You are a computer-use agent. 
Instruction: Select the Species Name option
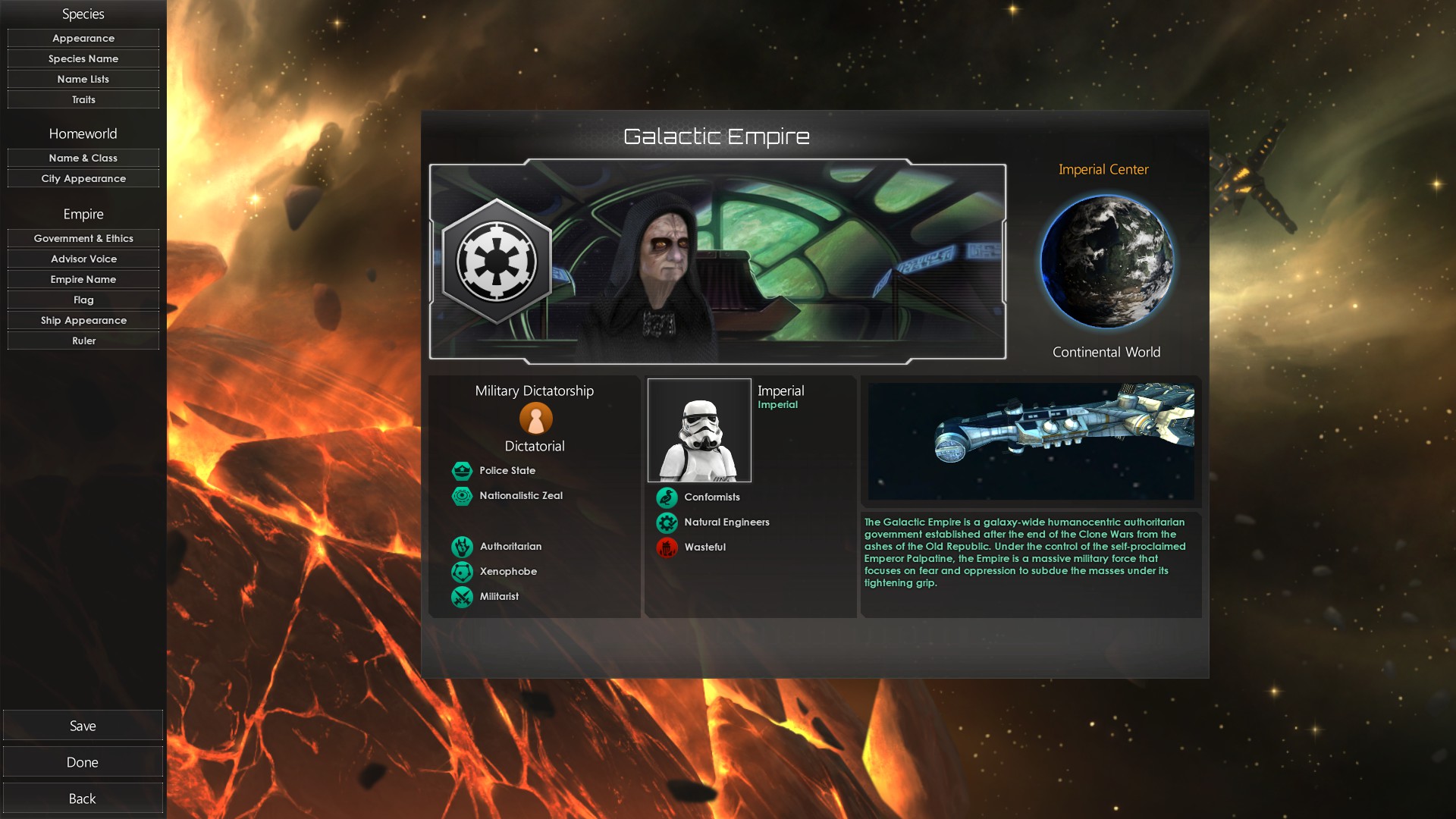click(83, 58)
